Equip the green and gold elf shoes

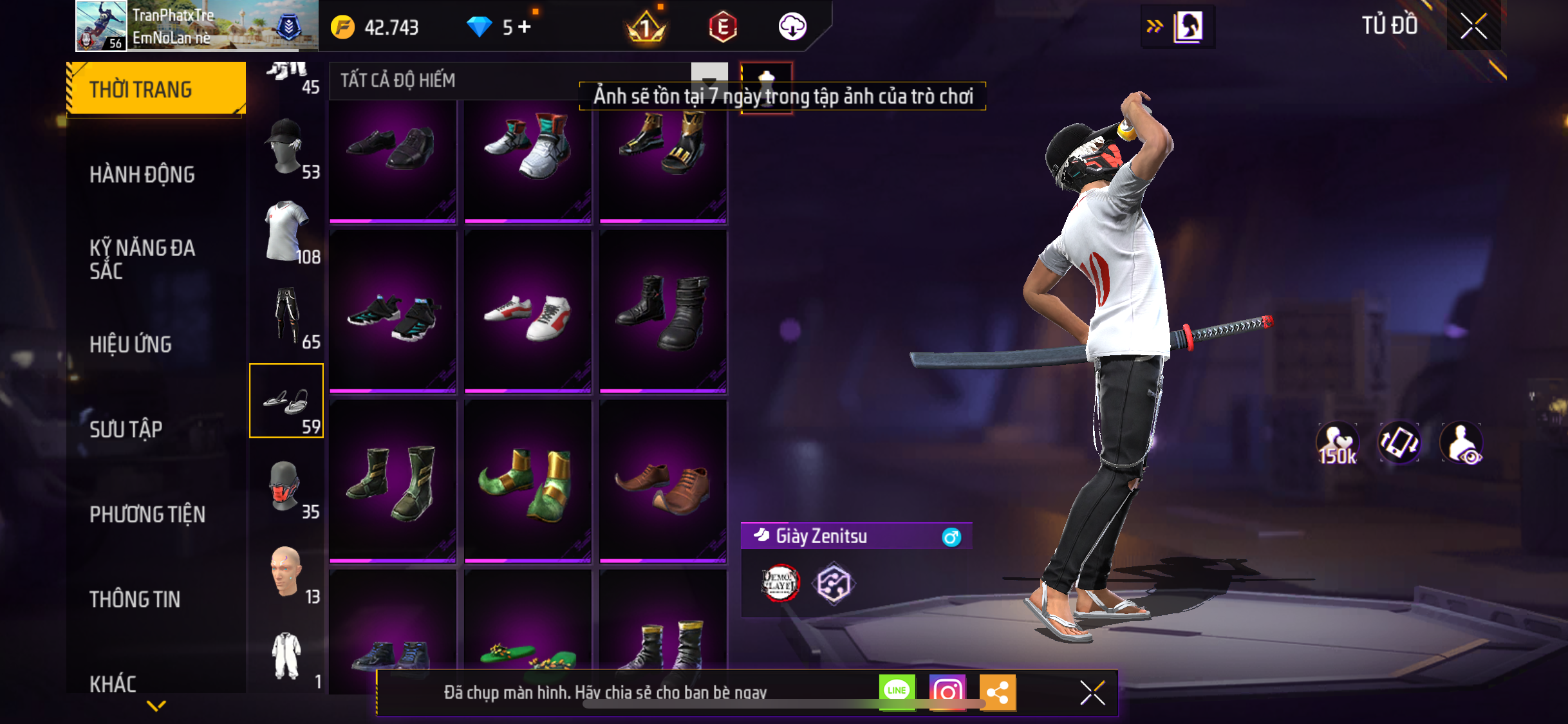pyautogui.click(x=527, y=481)
